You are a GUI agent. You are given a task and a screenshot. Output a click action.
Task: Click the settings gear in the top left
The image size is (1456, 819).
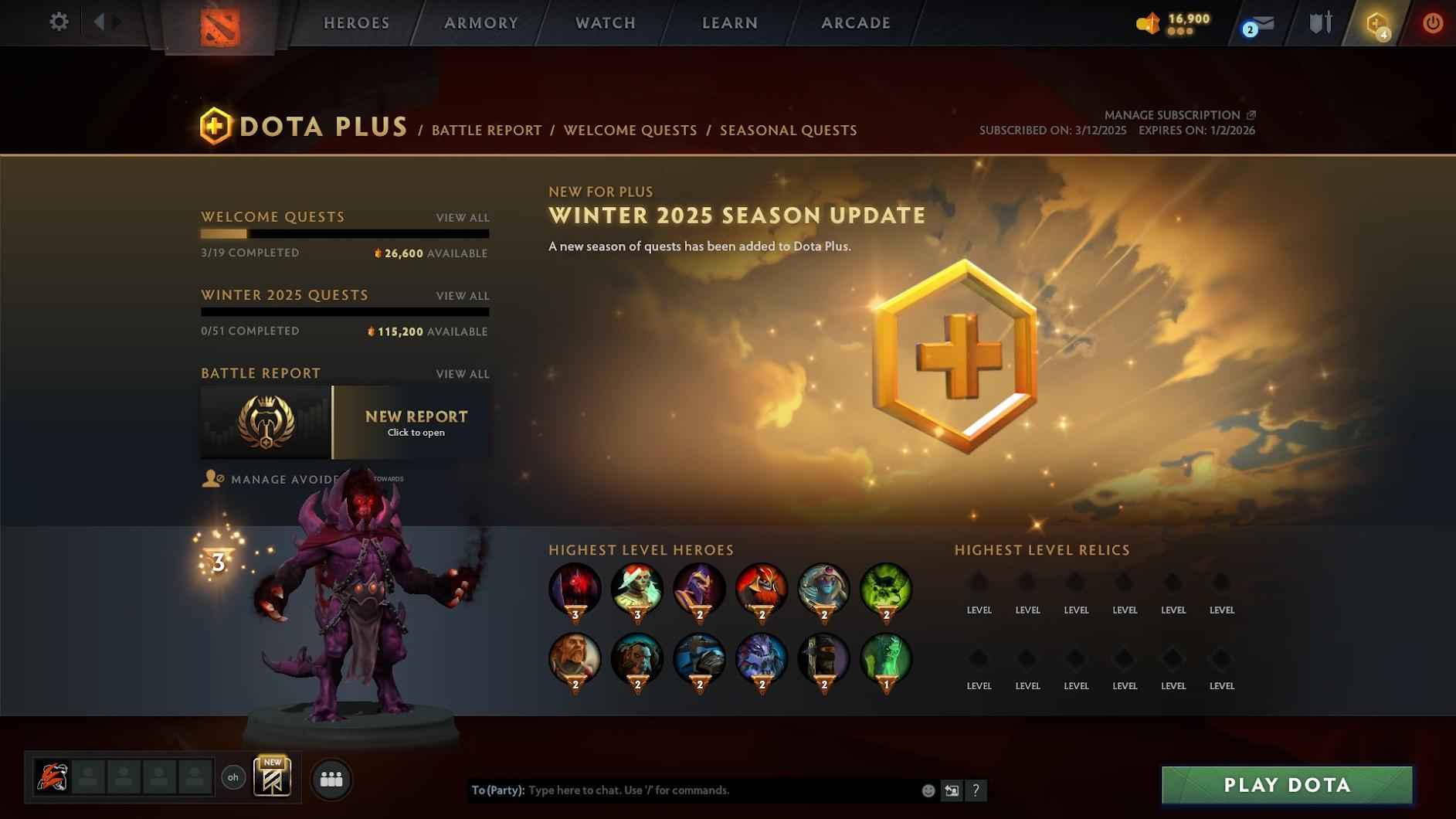point(58,22)
